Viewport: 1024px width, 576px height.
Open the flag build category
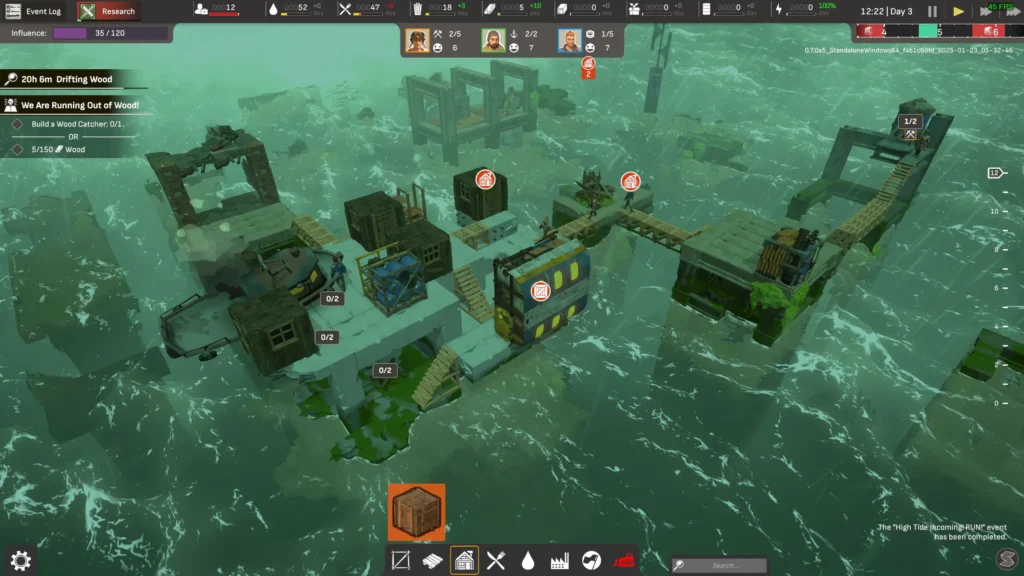pyautogui.click(x=592, y=560)
